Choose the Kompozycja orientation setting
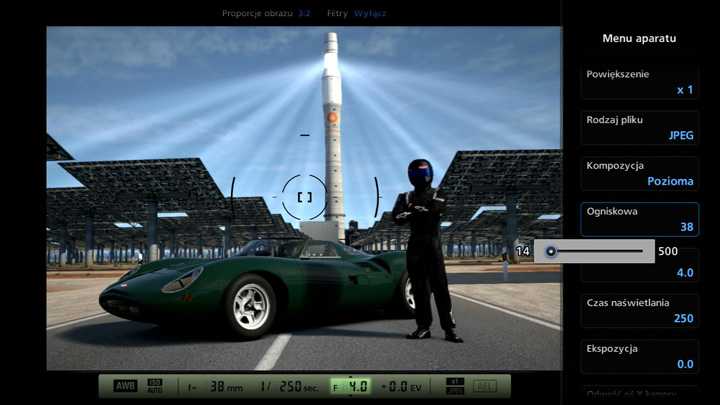The width and height of the screenshot is (720, 405). coord(640,173)
